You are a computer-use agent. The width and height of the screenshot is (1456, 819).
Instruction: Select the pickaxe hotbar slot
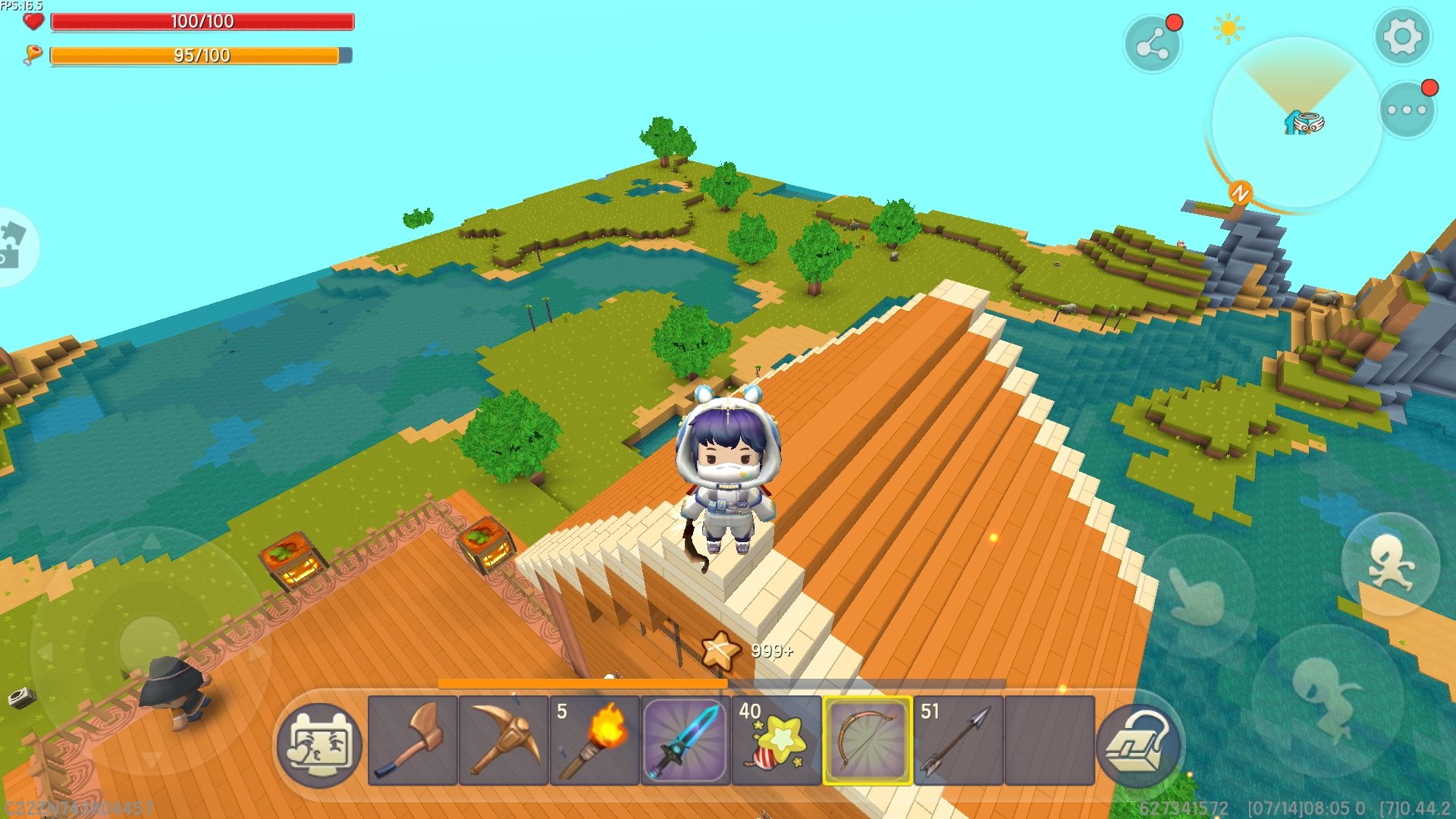[x=504, y=740]
